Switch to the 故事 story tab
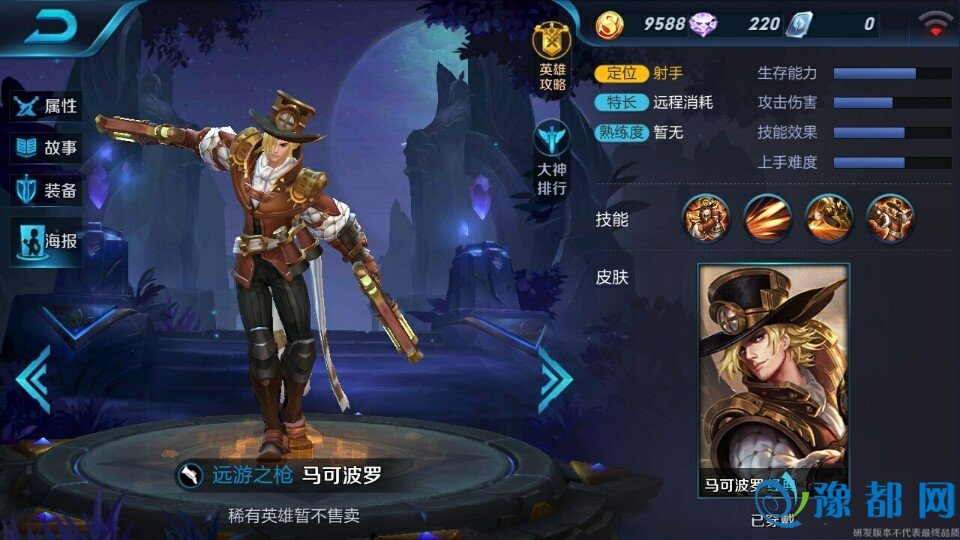960x540 pixels. click(x=46, y=148)
